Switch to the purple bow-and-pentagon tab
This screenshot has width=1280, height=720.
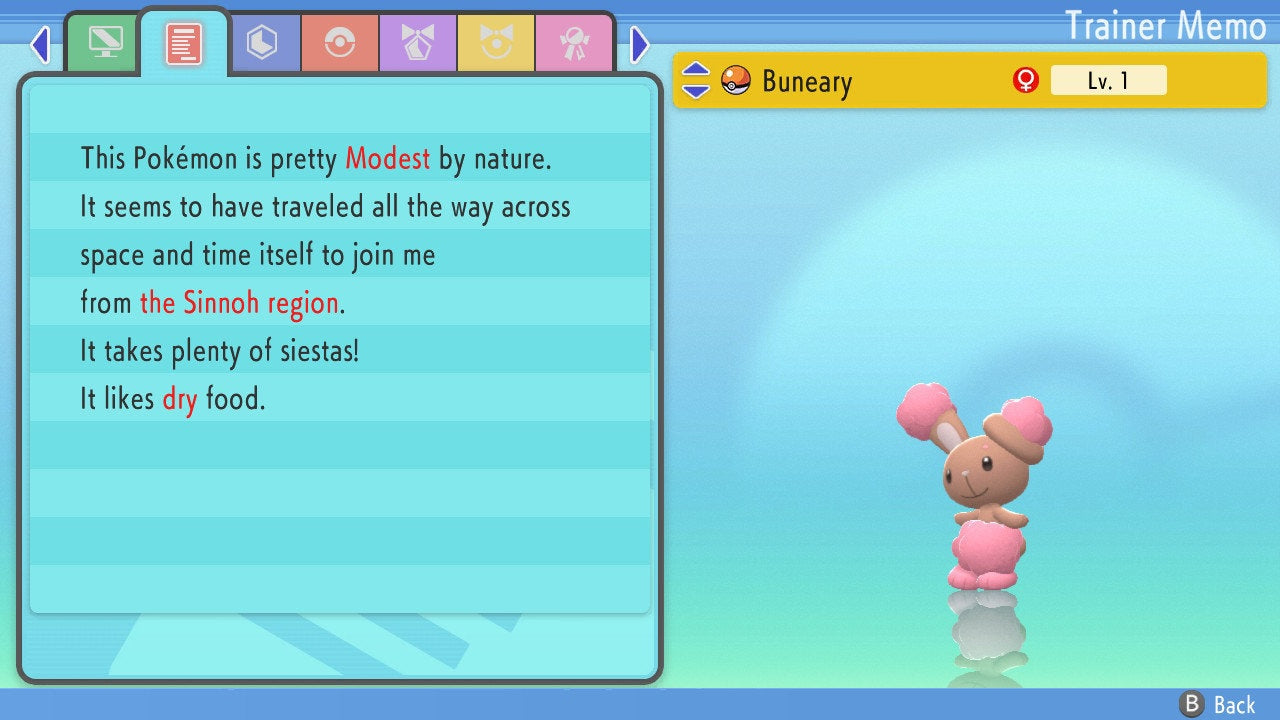418,43
